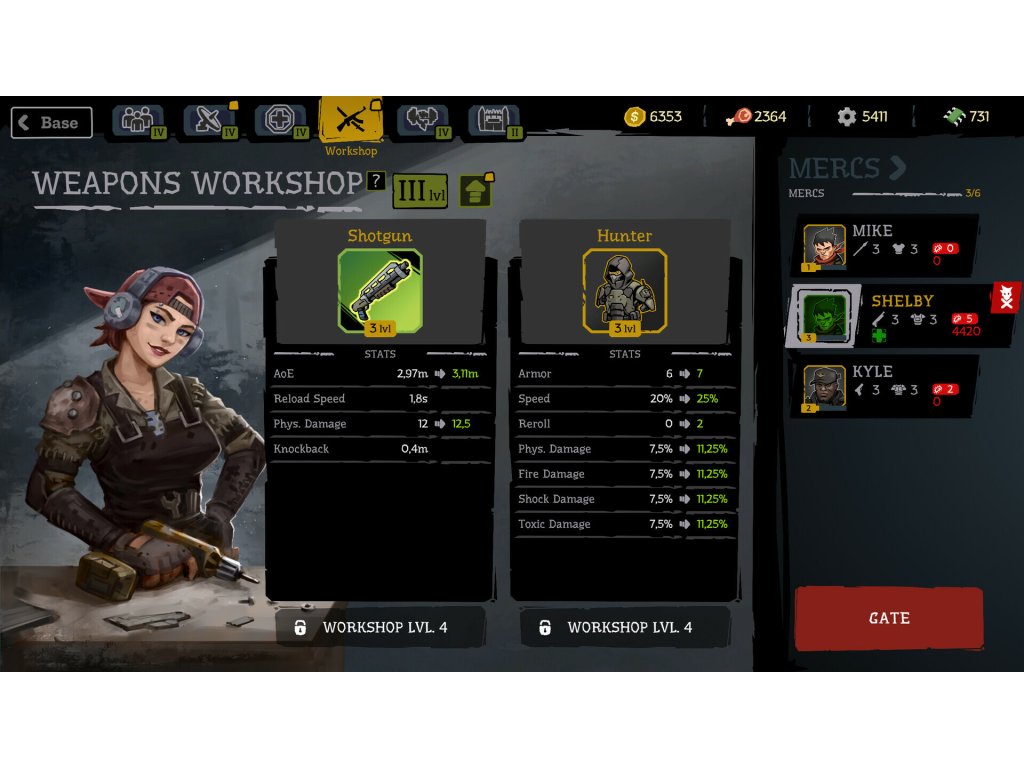Viewport: 1024px width, 768px height.
Task: Select the Shotgun weapon icon
Action: tap(380, 290)
